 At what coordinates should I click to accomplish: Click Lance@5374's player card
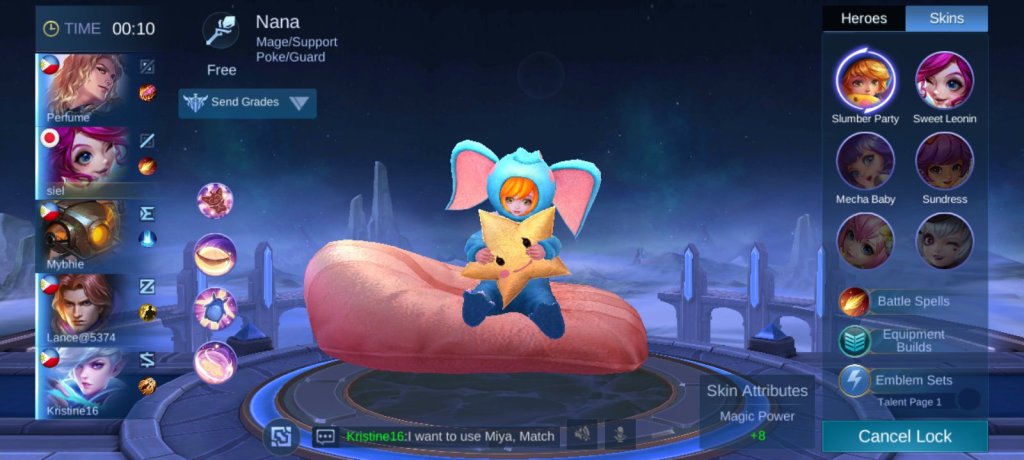click(x=83, y=310)
